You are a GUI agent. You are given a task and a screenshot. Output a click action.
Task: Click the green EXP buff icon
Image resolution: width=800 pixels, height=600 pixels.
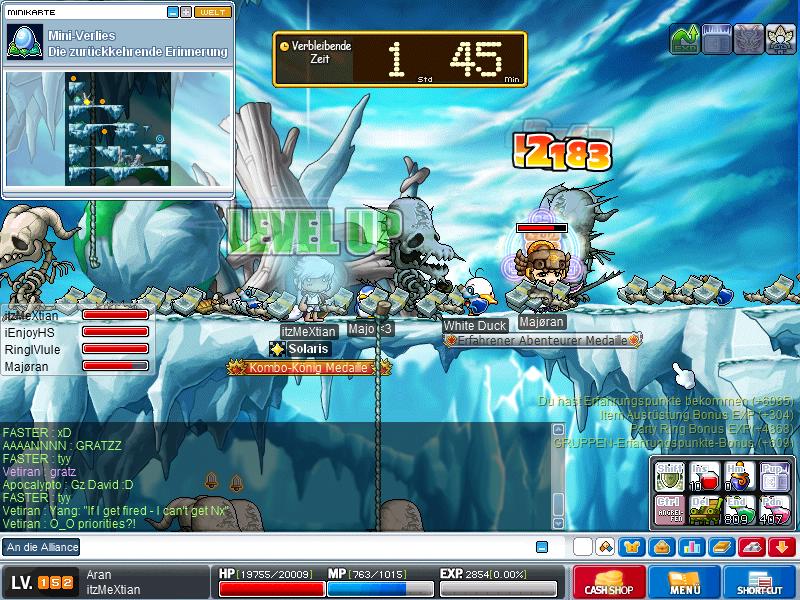[x=683, y=40]
